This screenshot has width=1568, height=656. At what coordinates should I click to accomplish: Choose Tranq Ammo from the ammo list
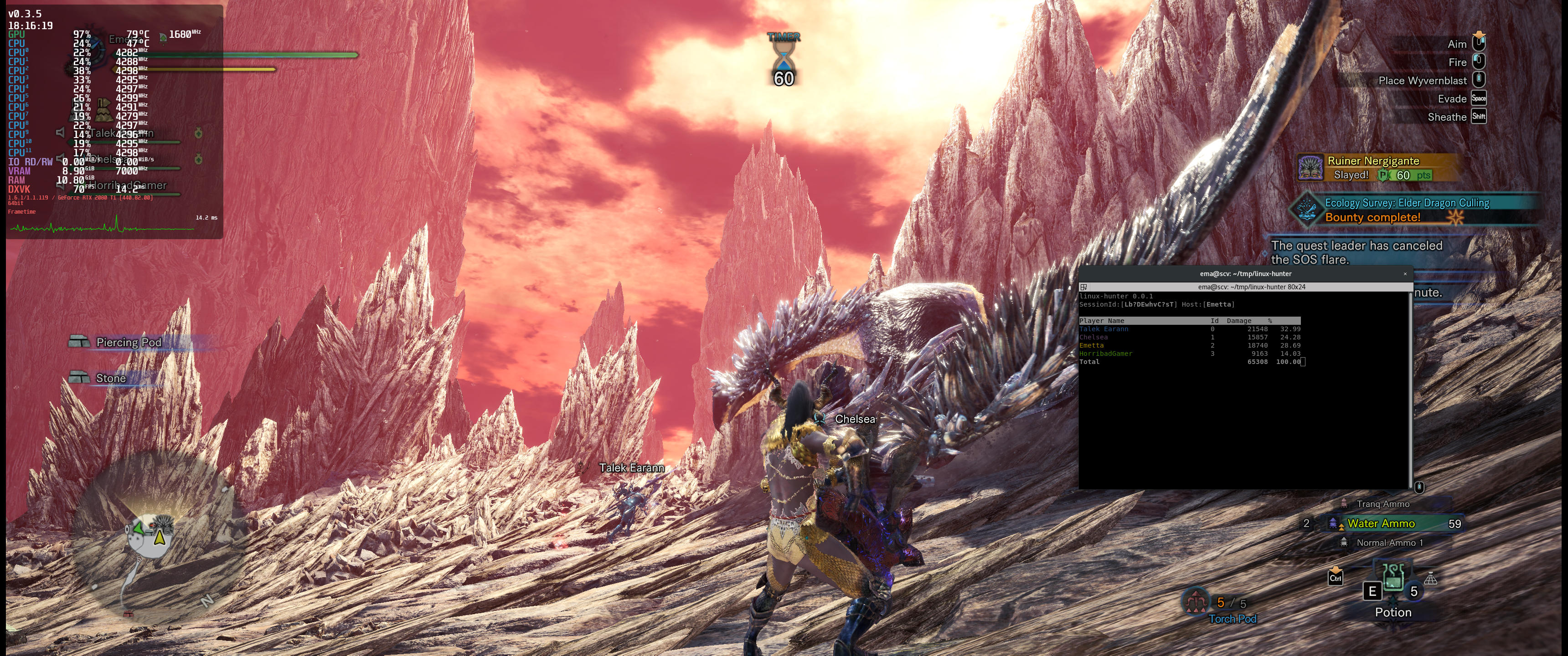click(1382, 504)
